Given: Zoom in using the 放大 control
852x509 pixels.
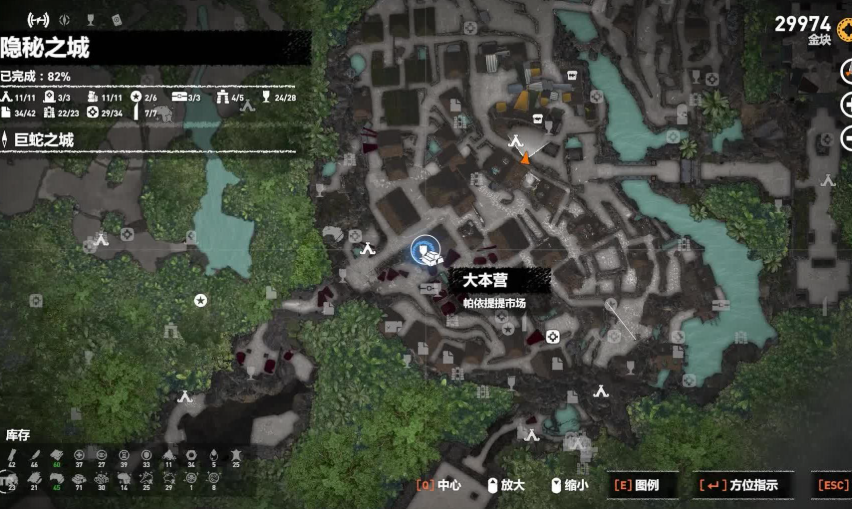Looking at the screenshot, I should coord(505,485).
